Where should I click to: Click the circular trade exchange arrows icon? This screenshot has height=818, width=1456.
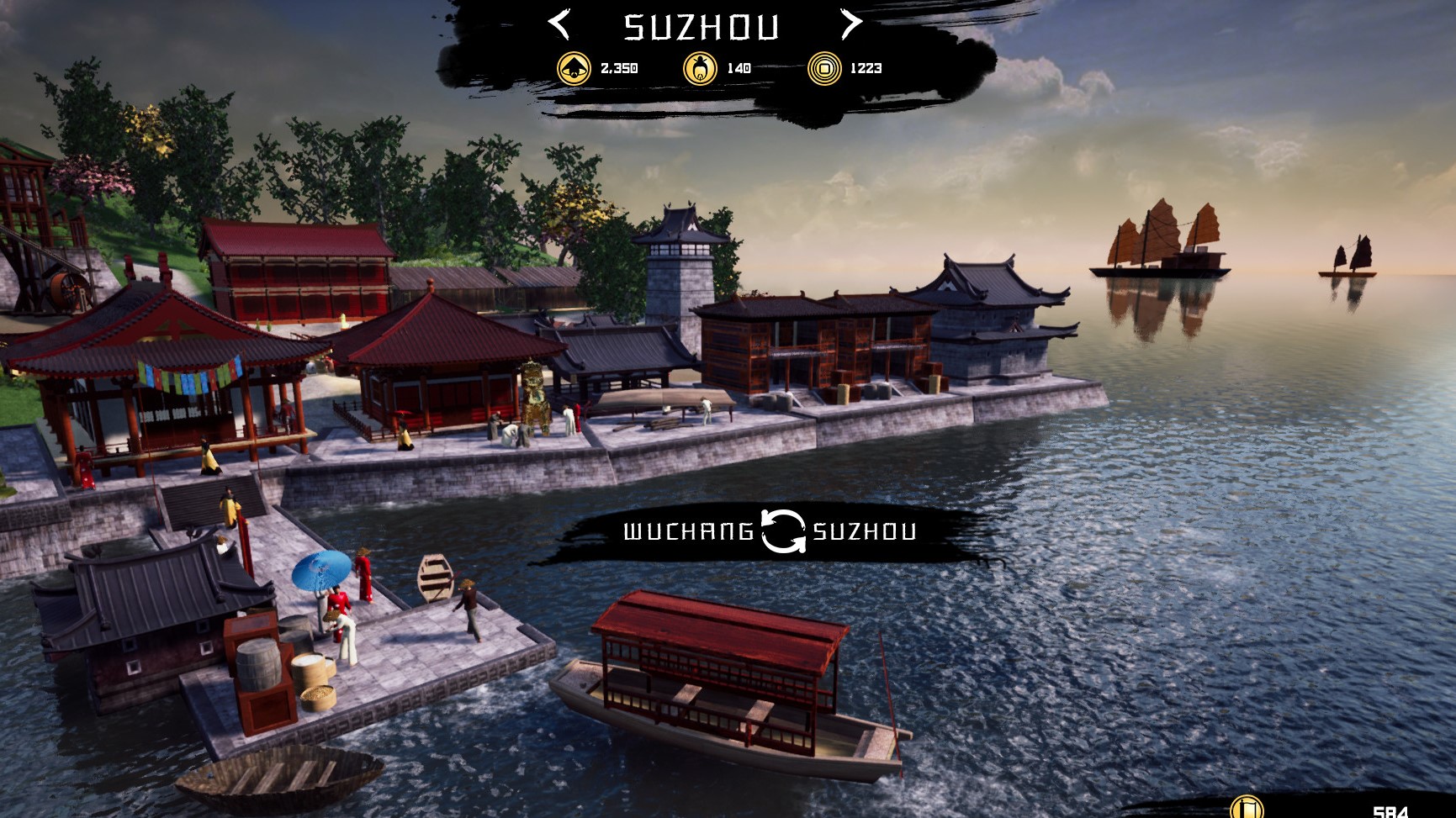coord(784,531)
